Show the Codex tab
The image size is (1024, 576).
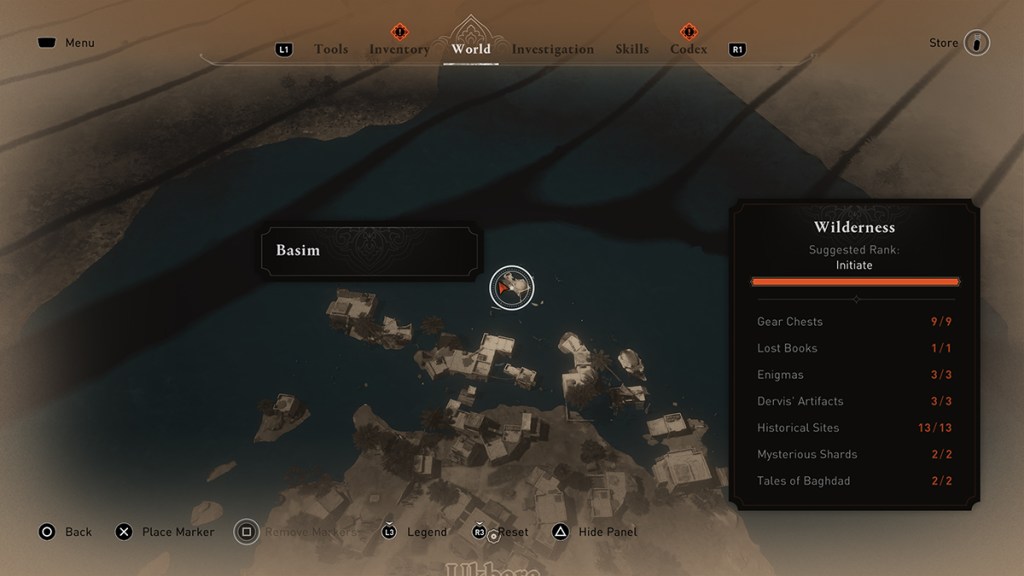[x=688, y=49]
